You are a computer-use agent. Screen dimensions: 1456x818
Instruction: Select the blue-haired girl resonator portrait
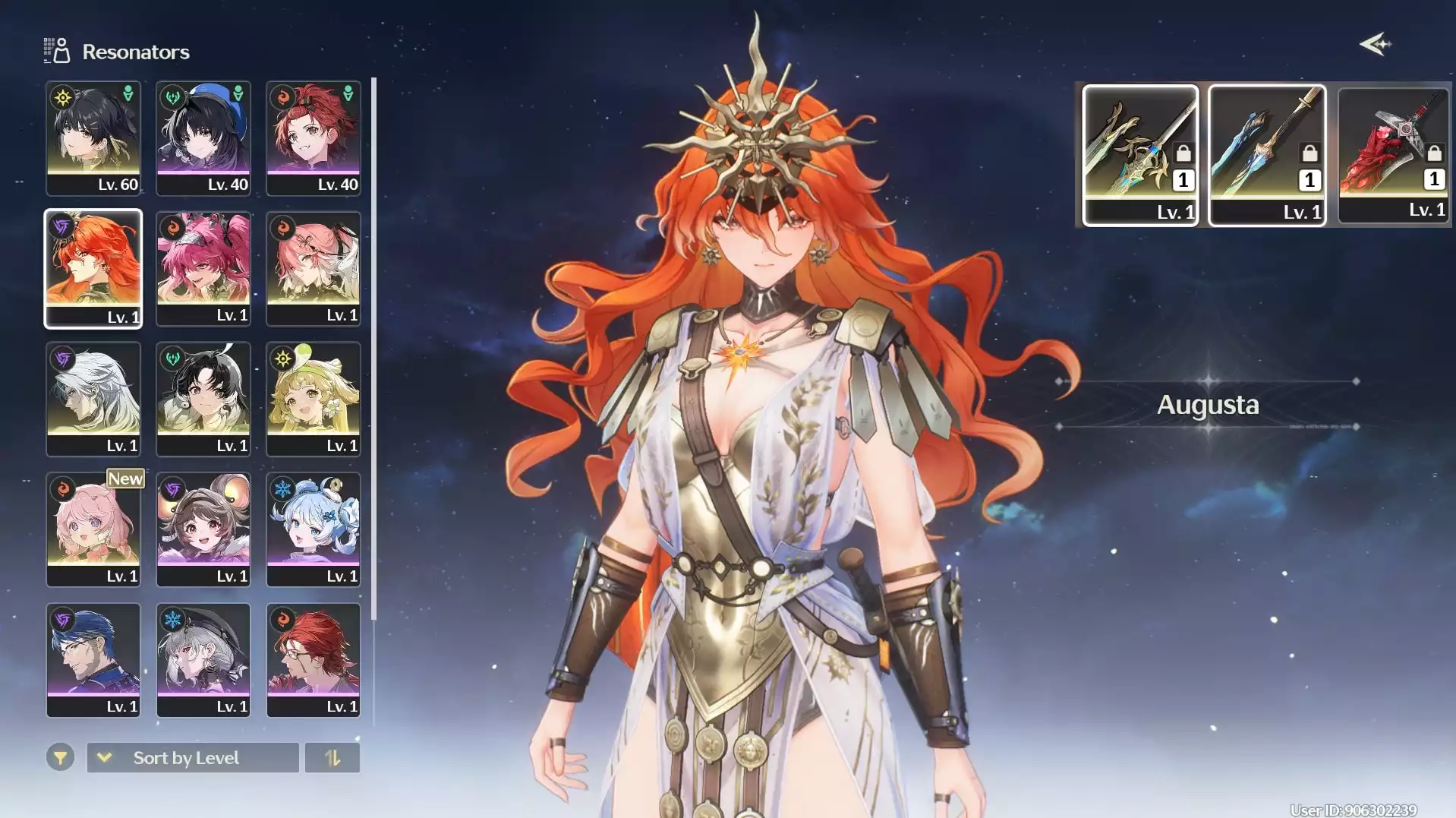click(x=314, y=530)
